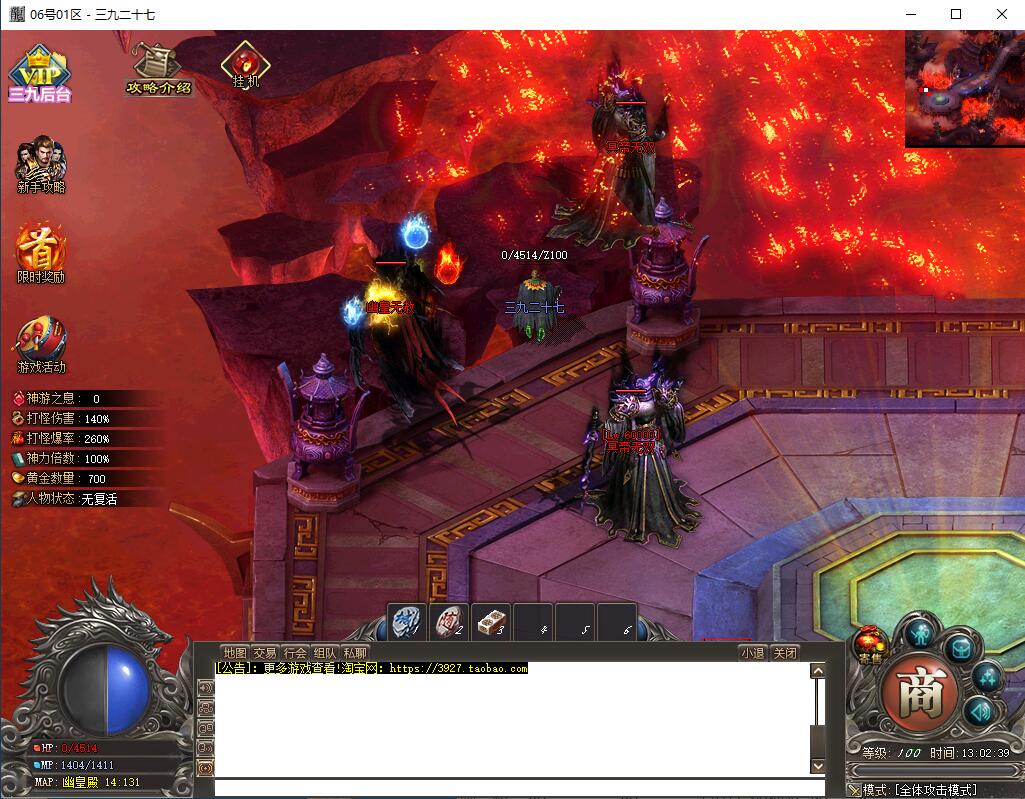Maximize the game window
Viewport: 1025px width, 799px height.
coord(955,14)
